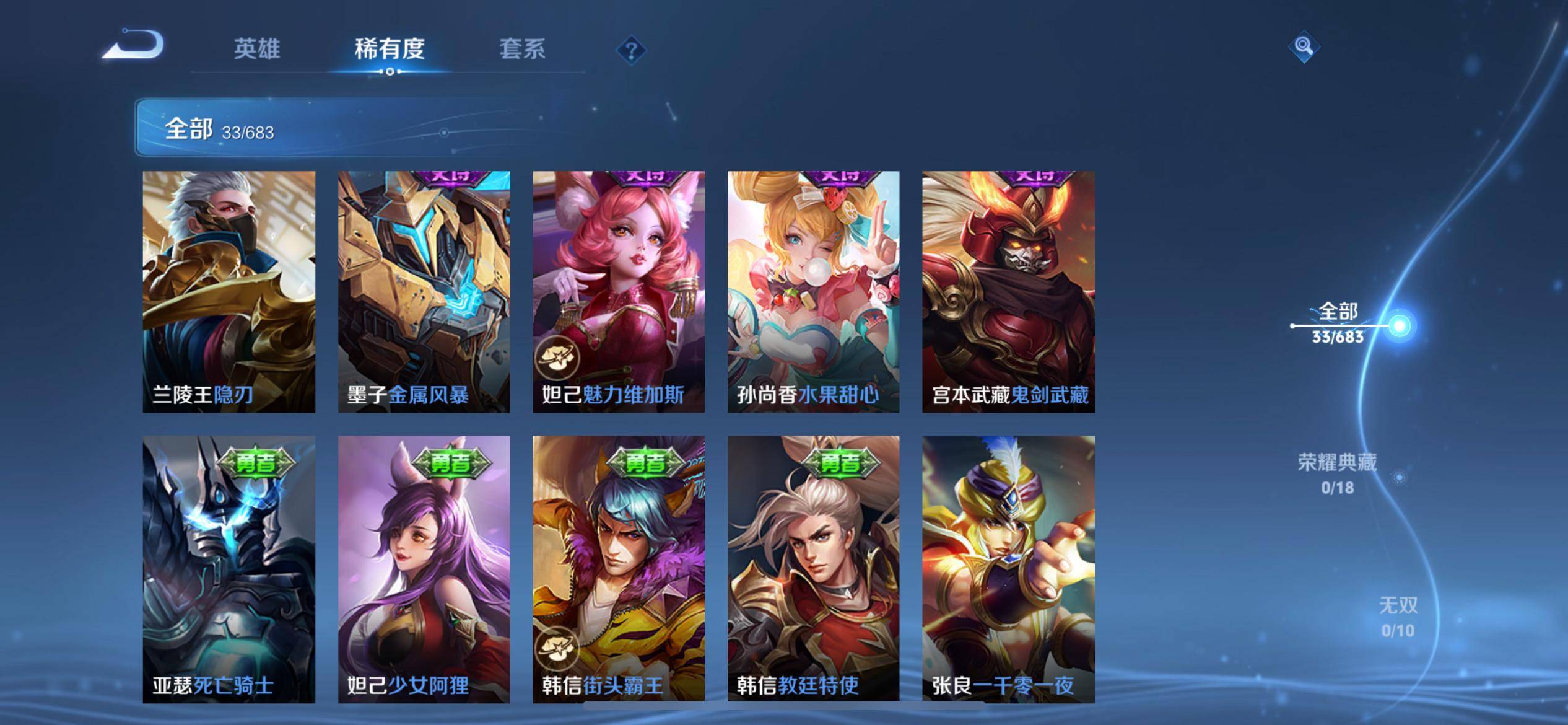This screenshot has height=725, width=1568.
Task: Select the 兰陵王 隐刃 skin card
Action: point(229,291)
